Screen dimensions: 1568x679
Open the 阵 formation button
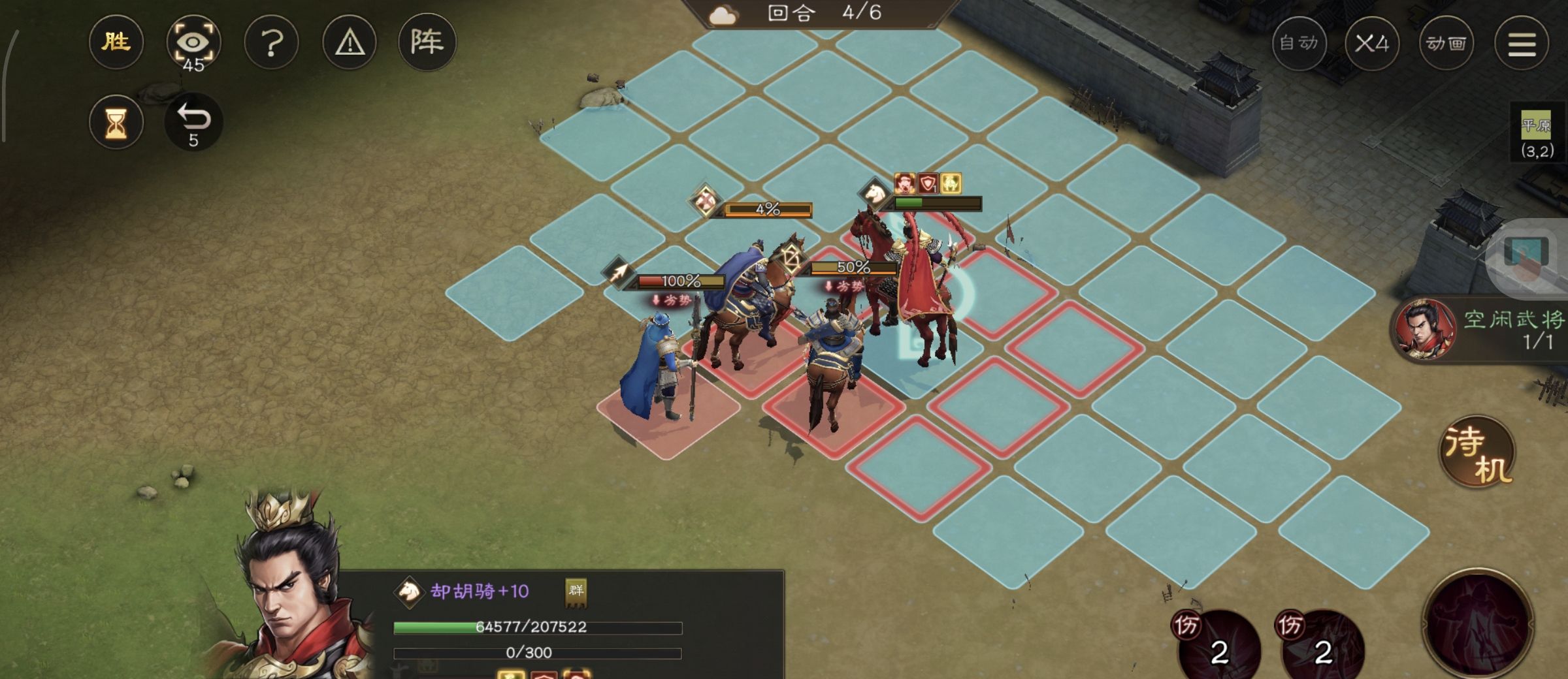(x=427, y=42)
